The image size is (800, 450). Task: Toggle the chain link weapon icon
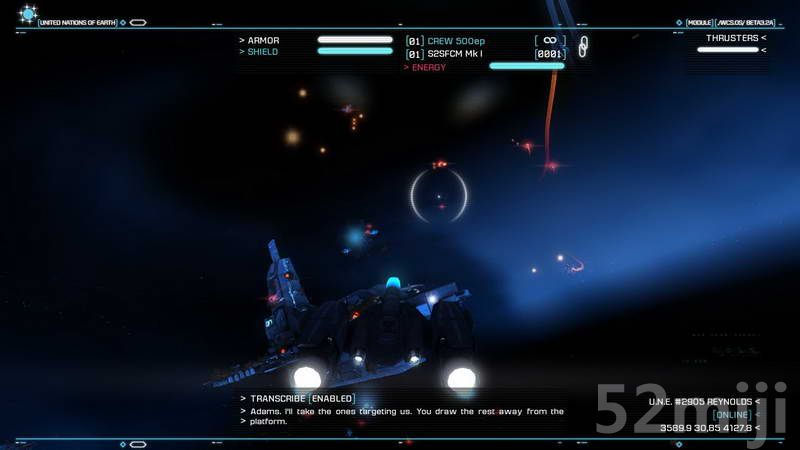click(584, 46)
